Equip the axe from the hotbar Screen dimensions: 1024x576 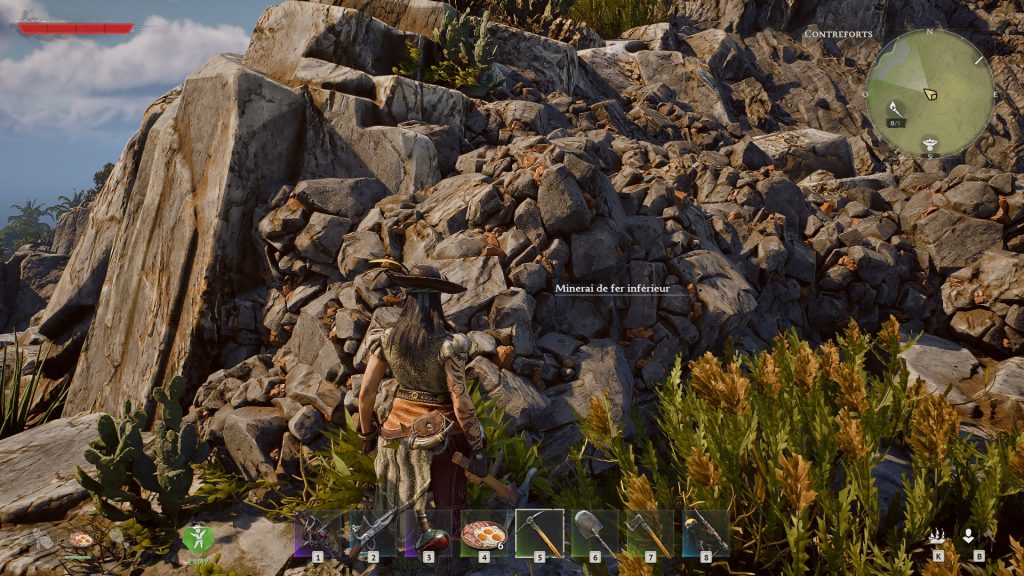649,533
